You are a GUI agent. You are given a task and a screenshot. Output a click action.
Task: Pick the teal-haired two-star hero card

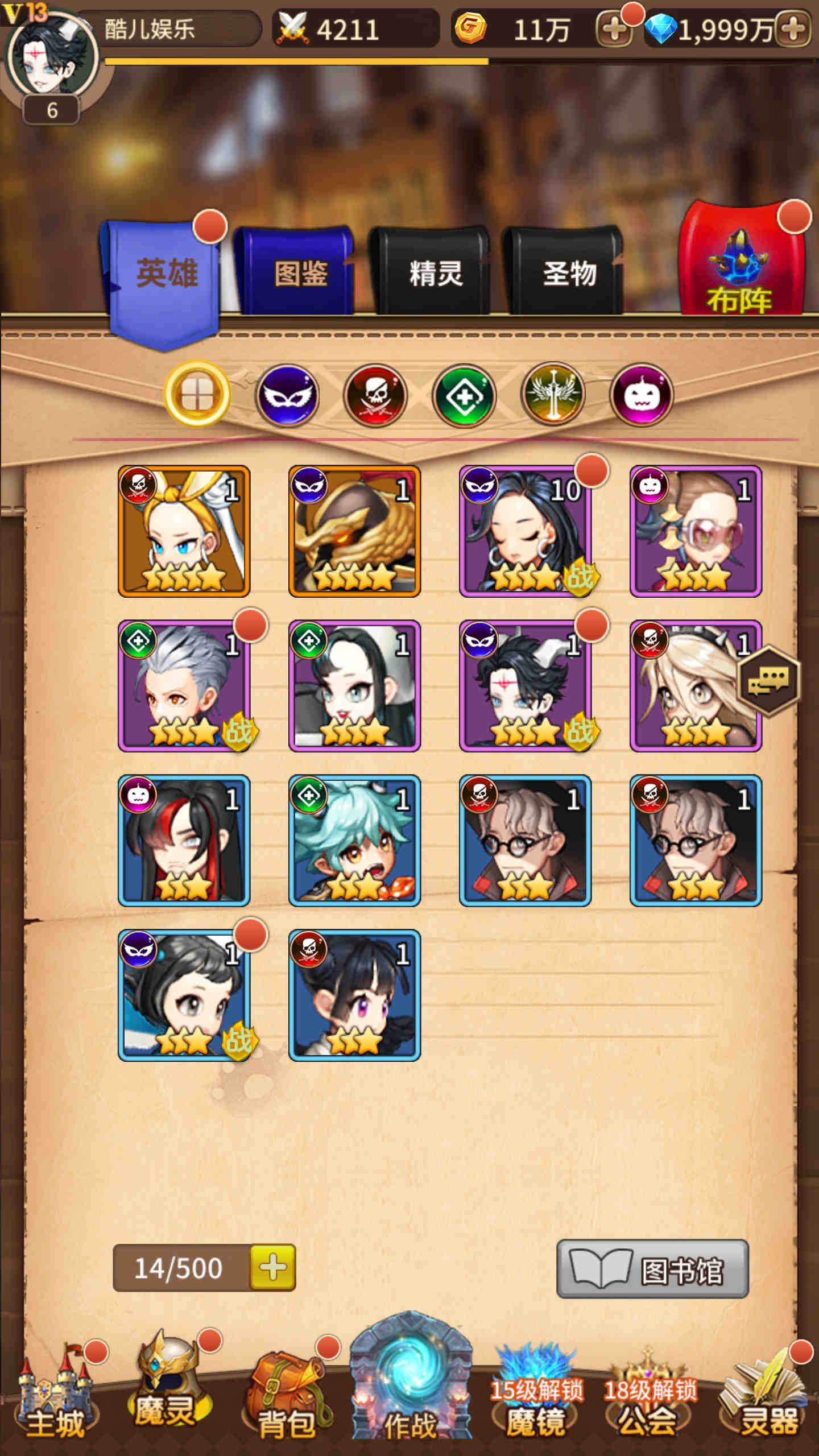[354, 841]
